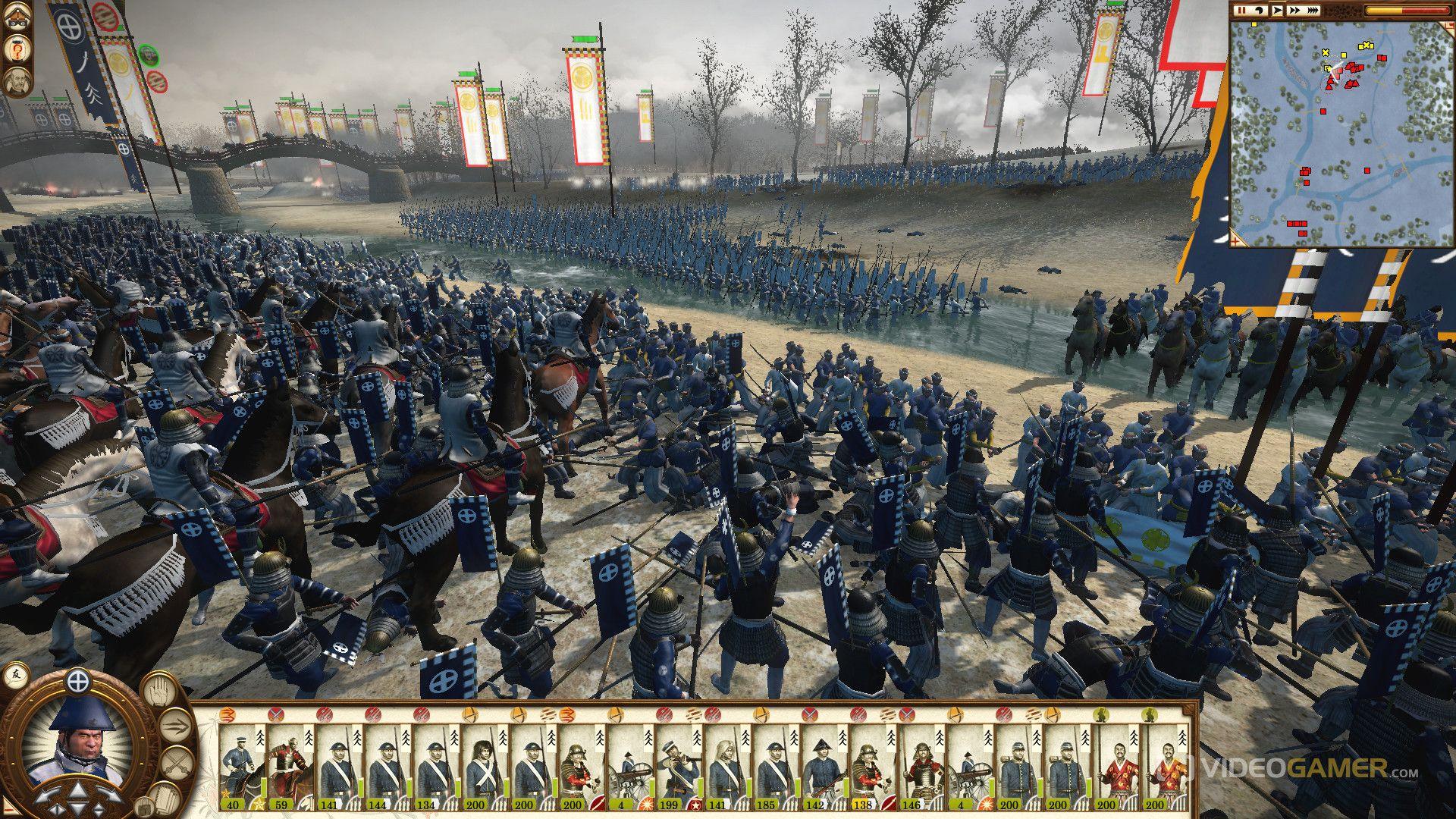Click the red ability orb above a unit card
The width and height of the screenshot is (1456, 819).
point(278,714)
